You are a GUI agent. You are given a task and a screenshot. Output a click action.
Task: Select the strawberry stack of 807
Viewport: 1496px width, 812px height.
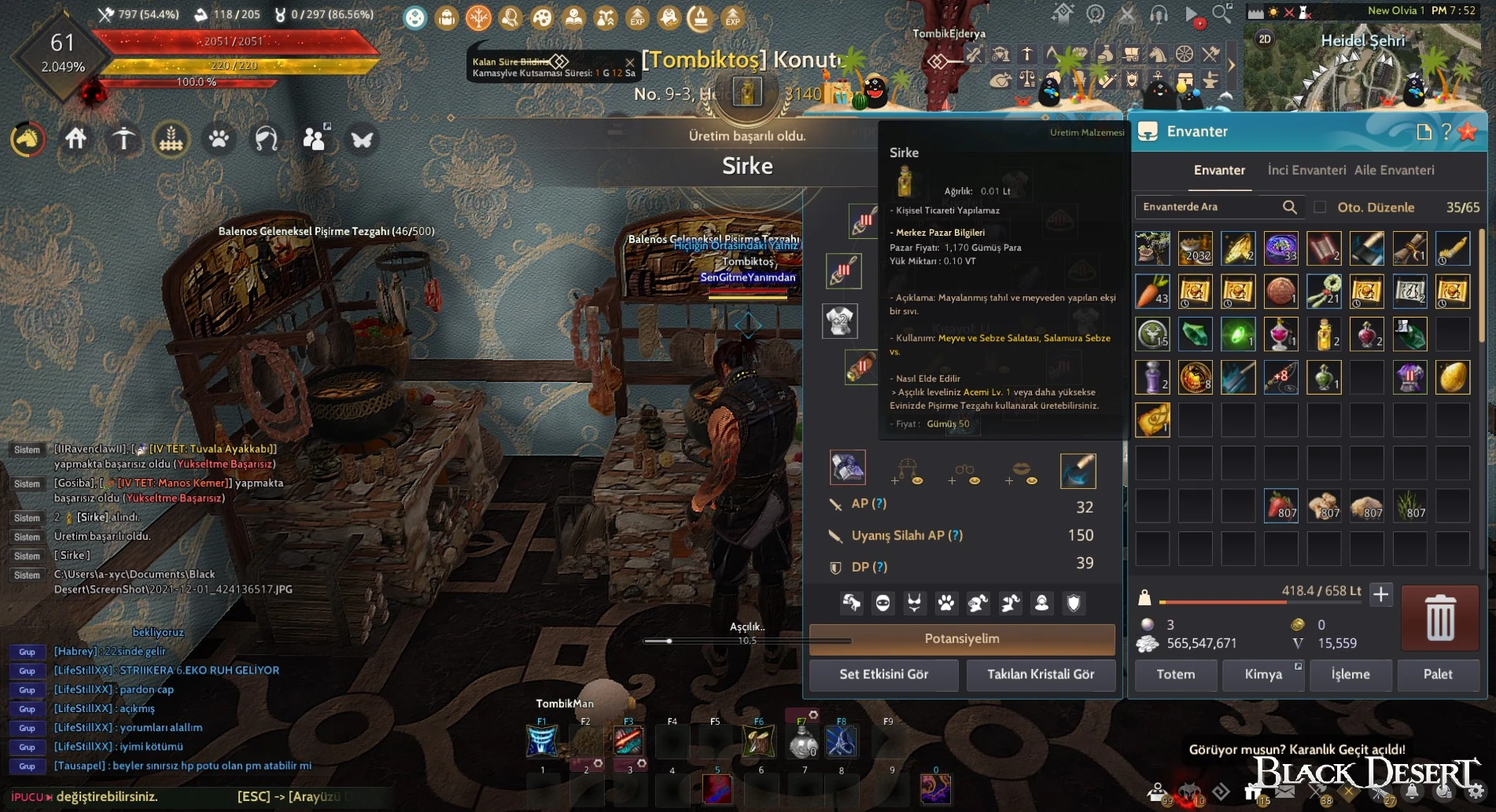(1280, 505)
